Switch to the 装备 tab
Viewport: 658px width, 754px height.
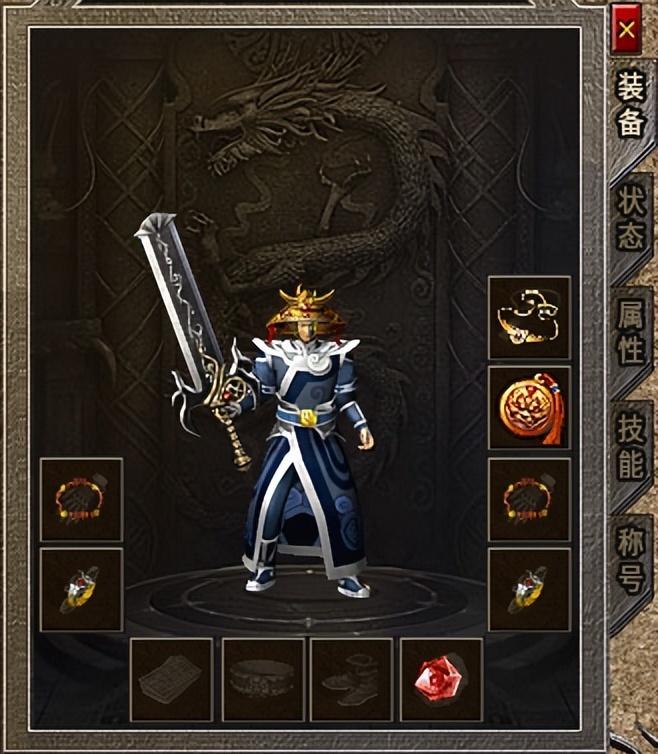coord(630,107)
